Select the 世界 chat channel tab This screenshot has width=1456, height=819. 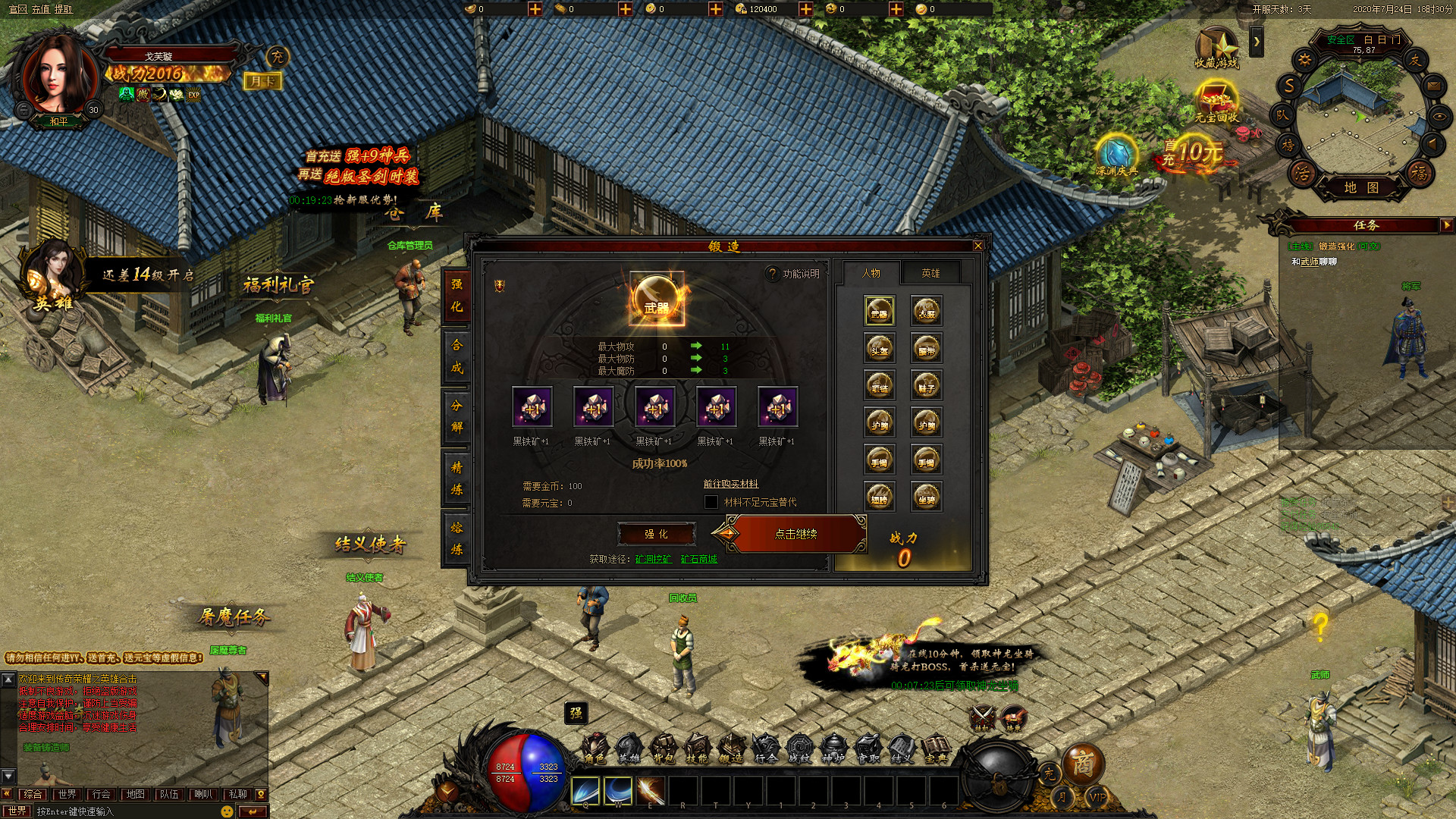coord(67,794)
